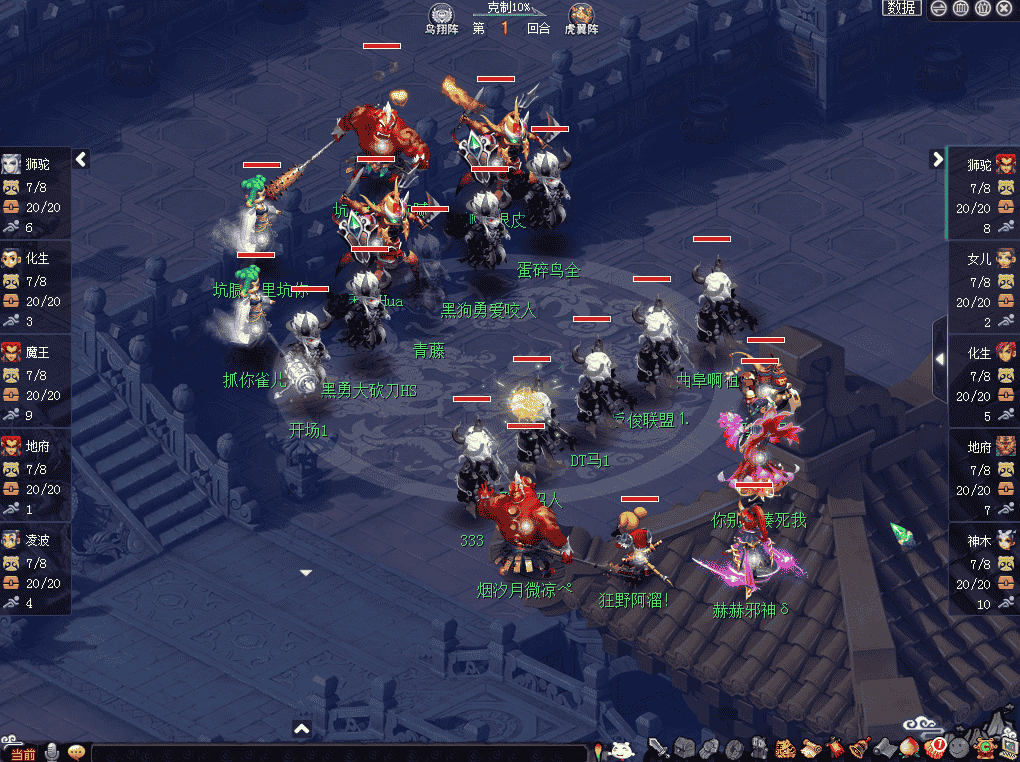Collapse the left team panel arrow

(81, 158)
